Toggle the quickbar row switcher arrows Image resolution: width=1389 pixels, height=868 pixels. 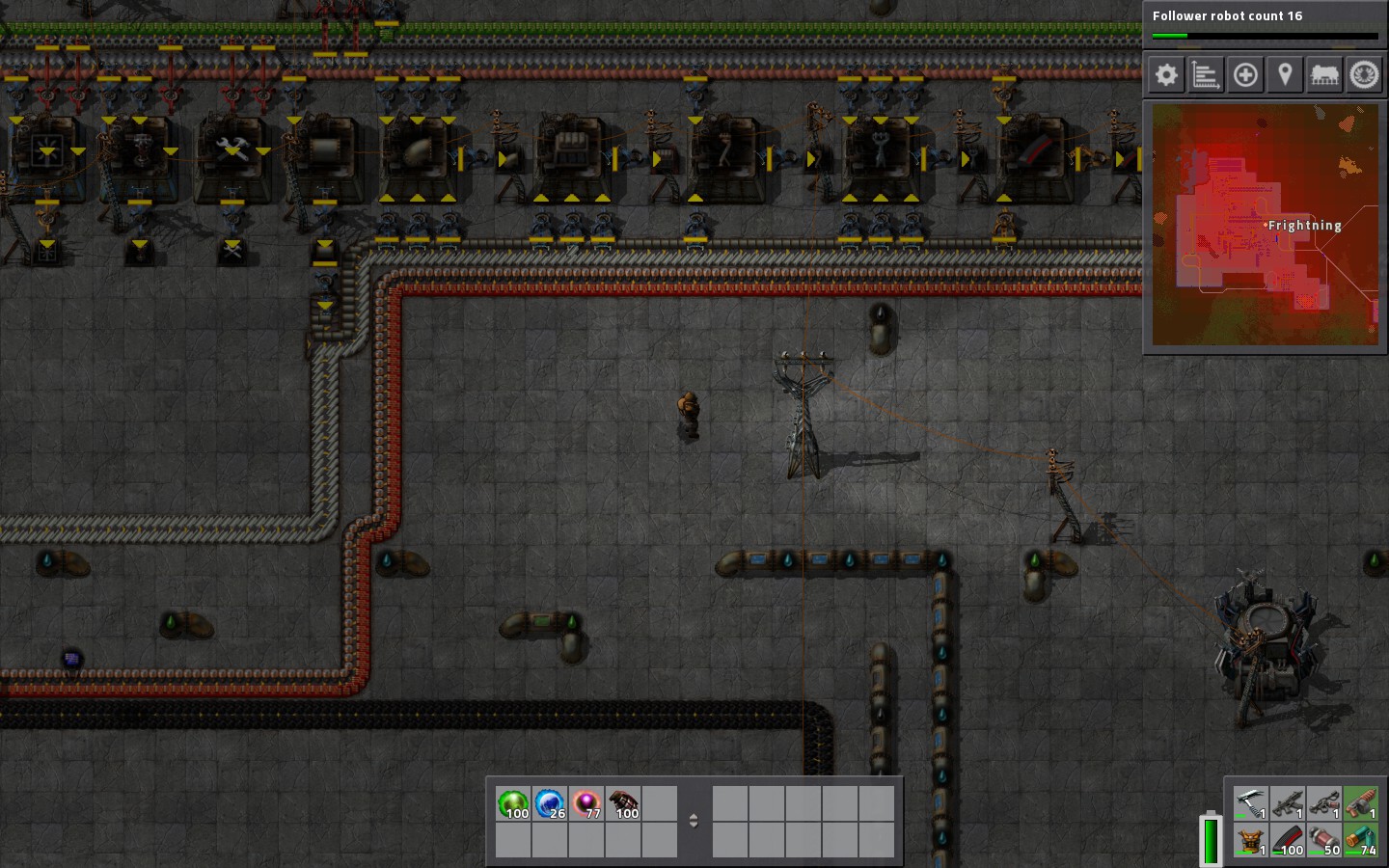(693, 821)
